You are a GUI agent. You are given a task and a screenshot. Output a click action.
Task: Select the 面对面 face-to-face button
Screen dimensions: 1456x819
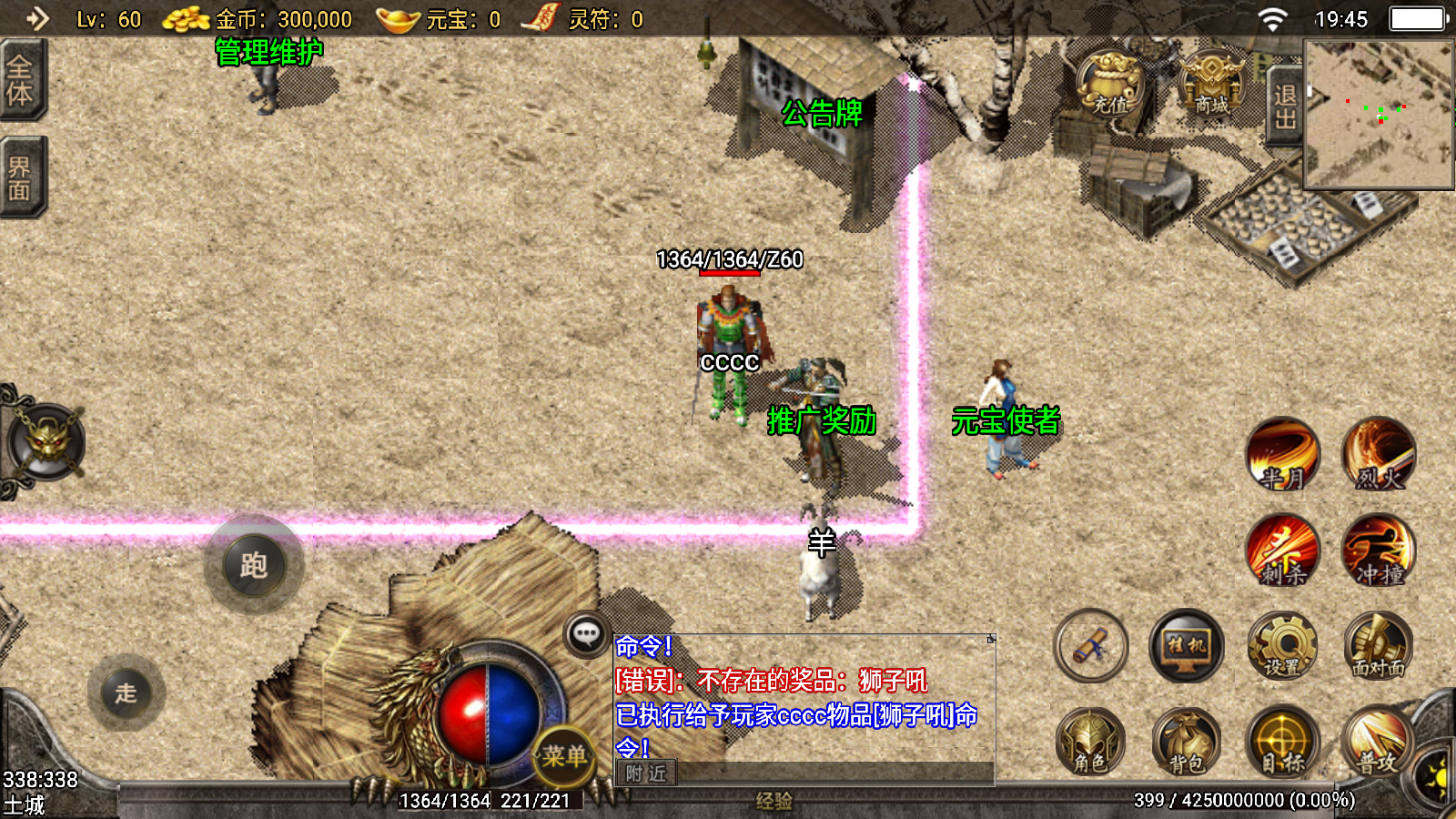click(1379, 646)
